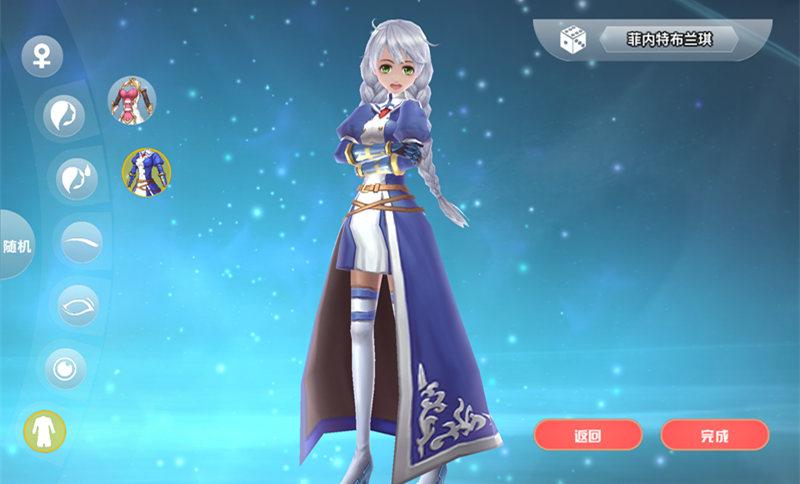Open the eye shape customization category

(x=78, y=306)
